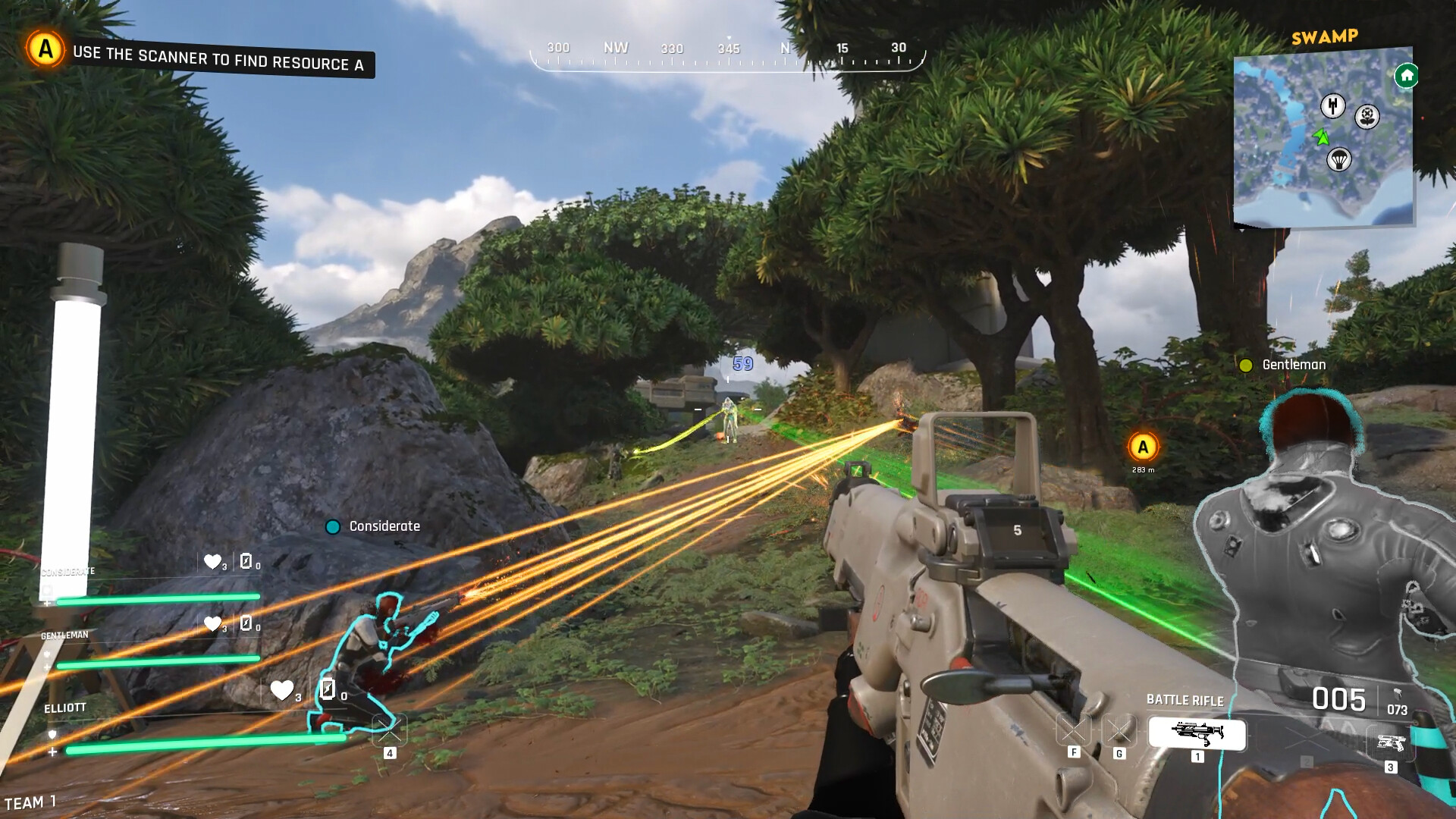Click the SWAMP region title

click(1326, 36)
